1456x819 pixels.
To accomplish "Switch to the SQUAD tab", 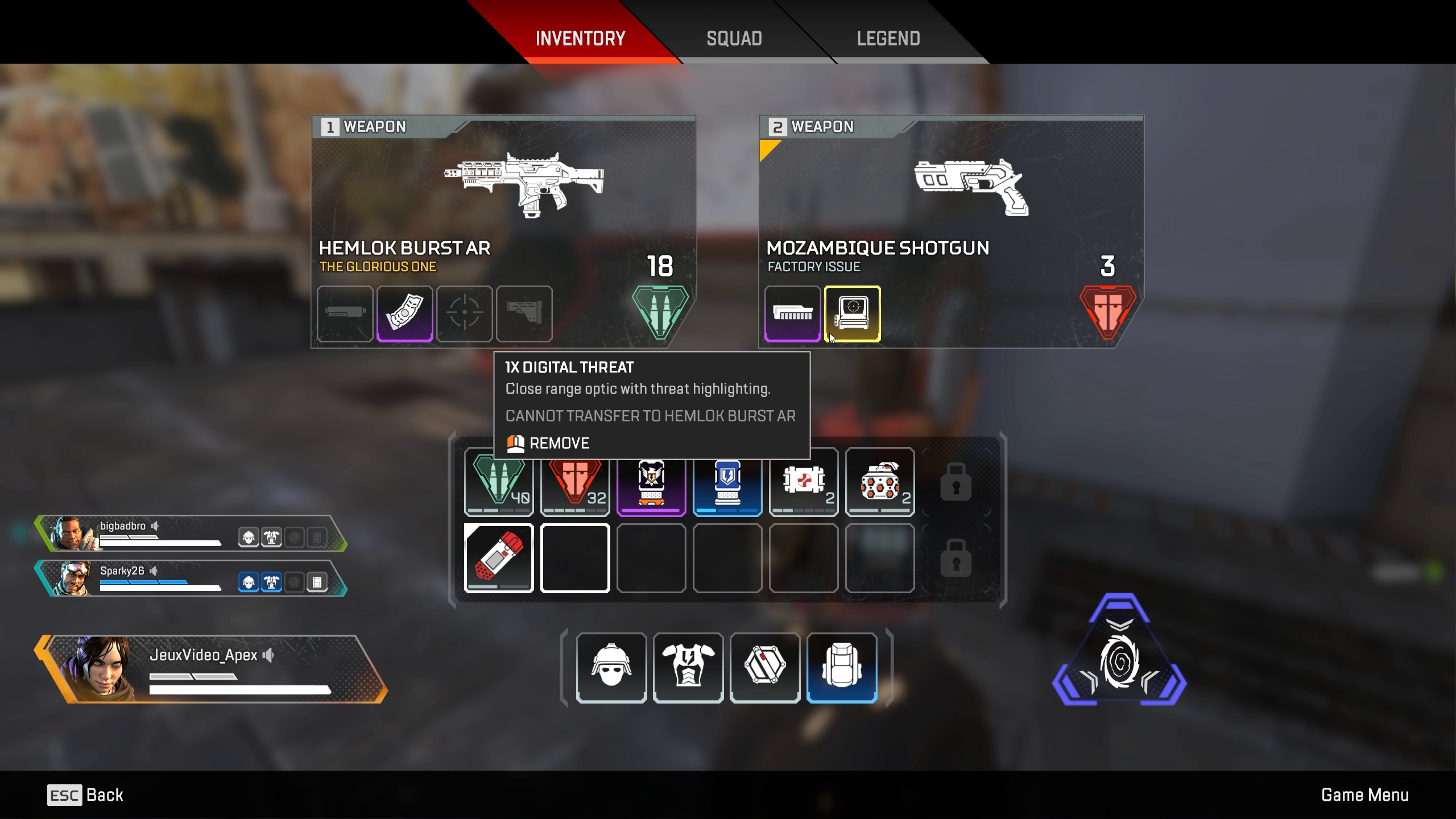I will 734,38.
